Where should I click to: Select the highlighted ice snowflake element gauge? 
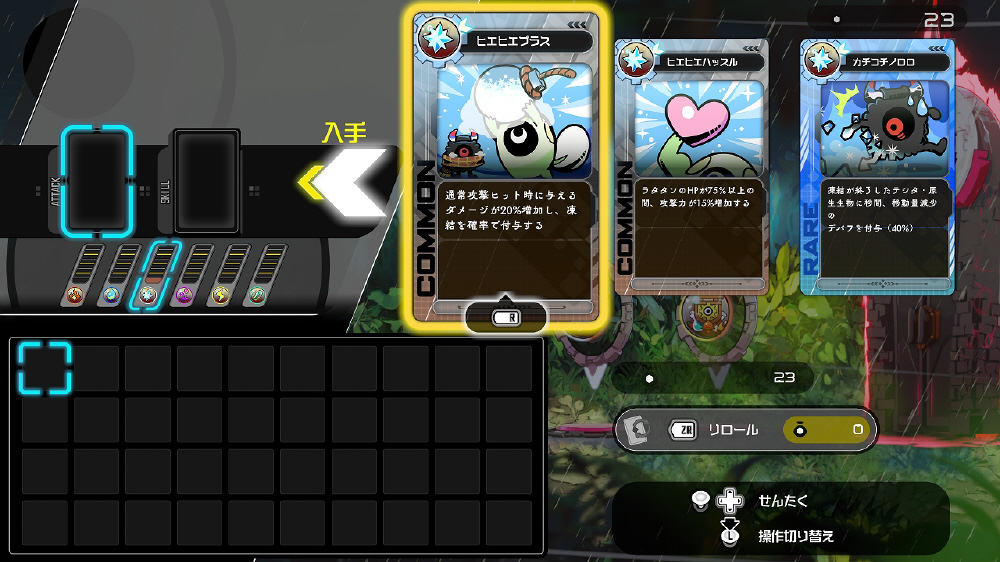click(150, 276)
